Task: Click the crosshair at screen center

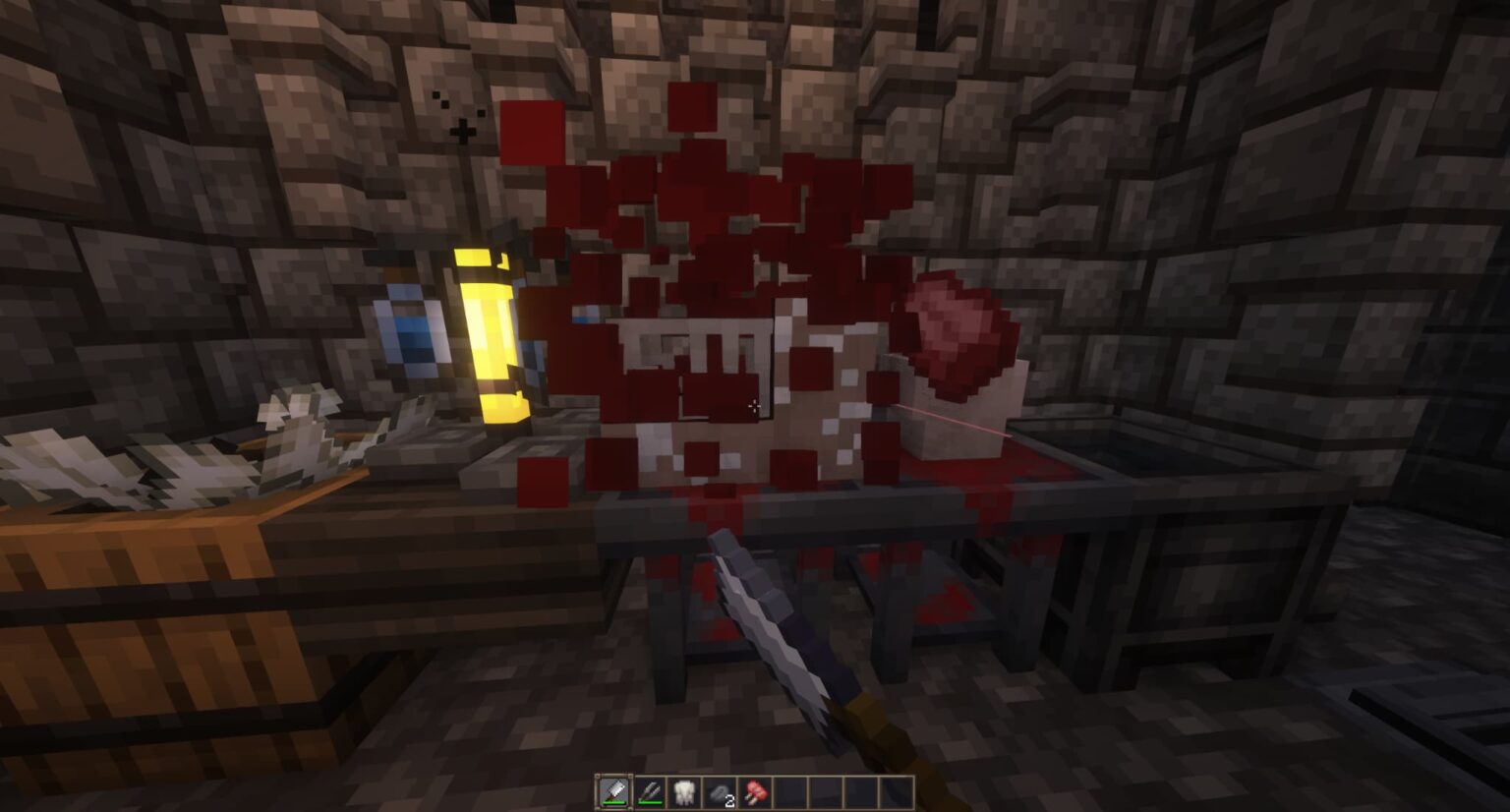Action: tap(755, 406)
